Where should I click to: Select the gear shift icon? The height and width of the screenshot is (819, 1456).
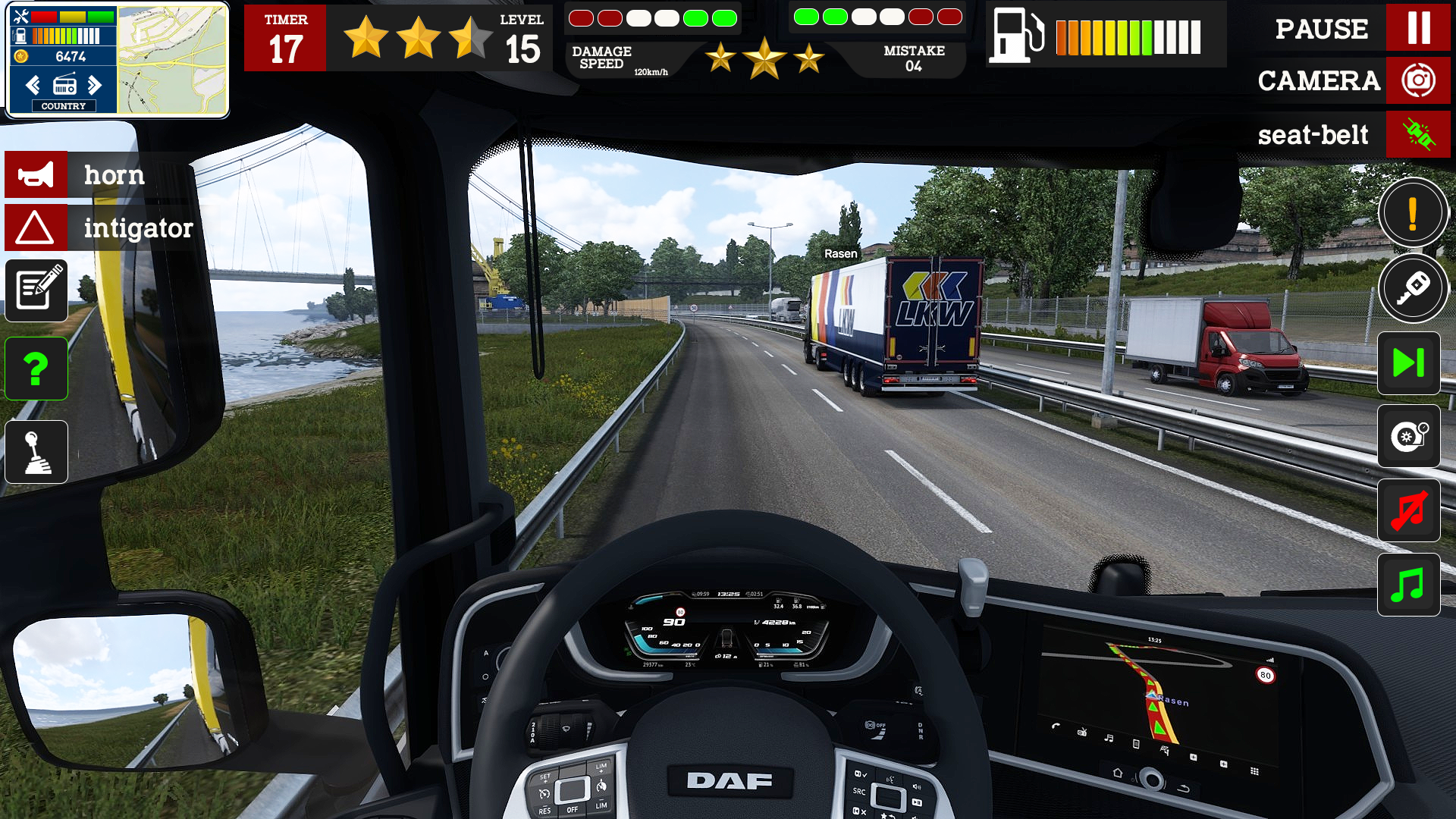(x=36, y=451)
